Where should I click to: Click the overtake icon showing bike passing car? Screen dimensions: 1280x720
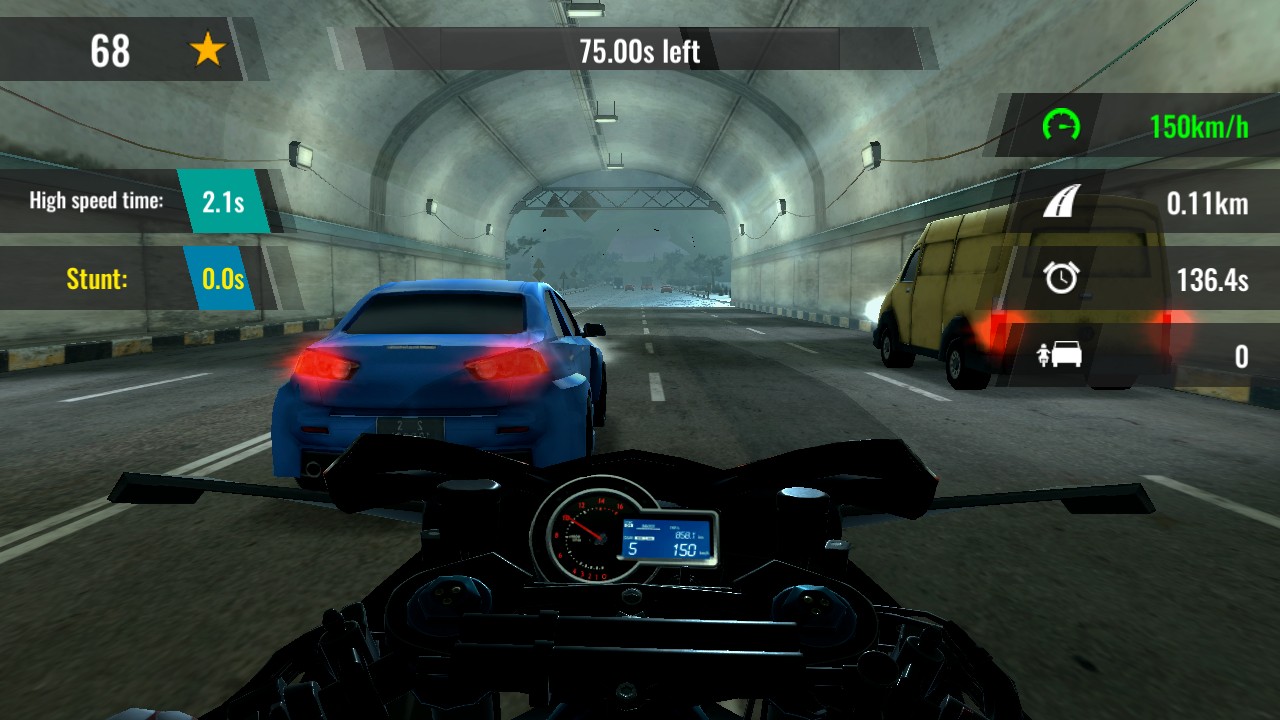[1060, 356]
